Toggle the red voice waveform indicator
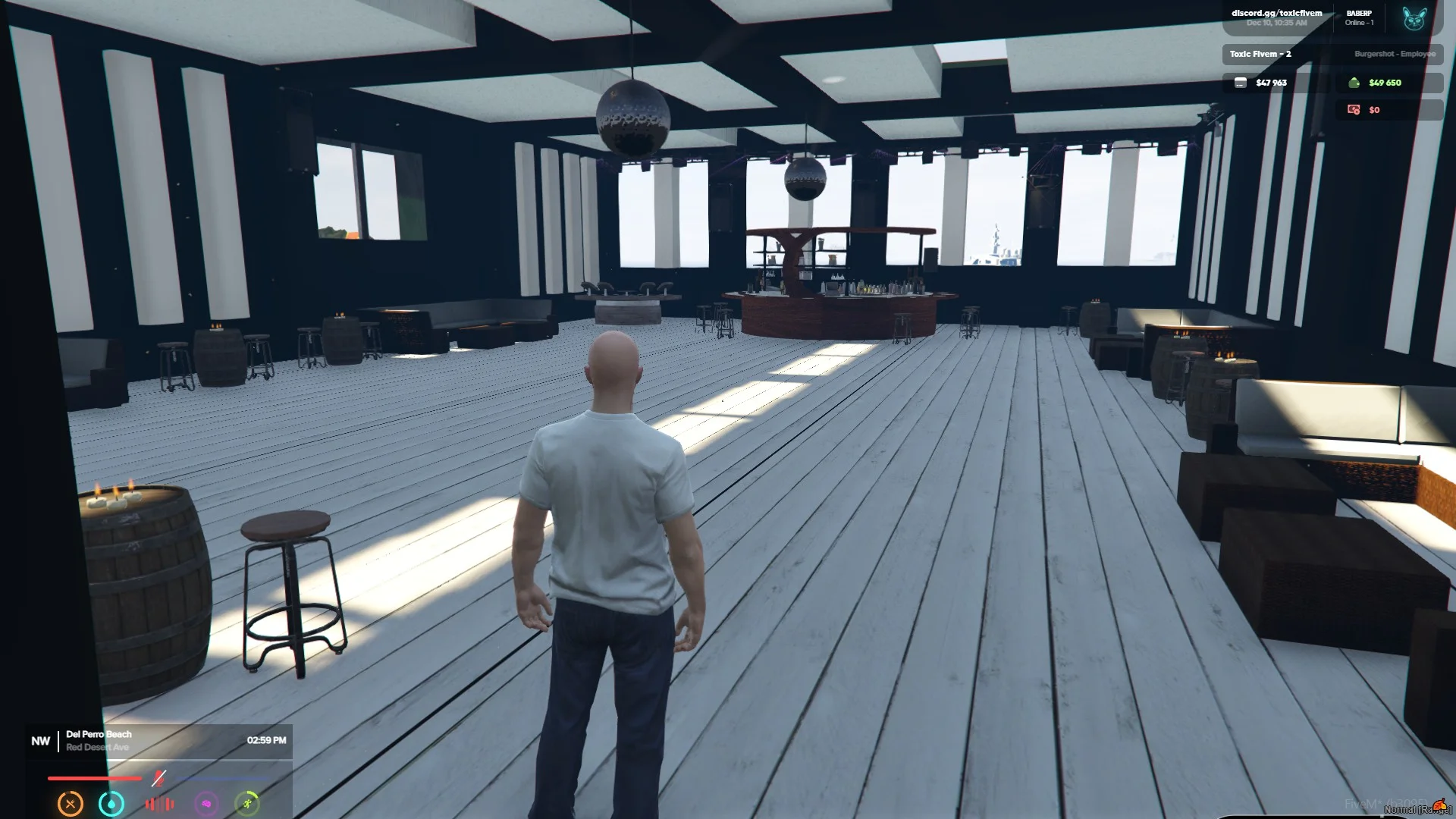 [x=159, y=804]
